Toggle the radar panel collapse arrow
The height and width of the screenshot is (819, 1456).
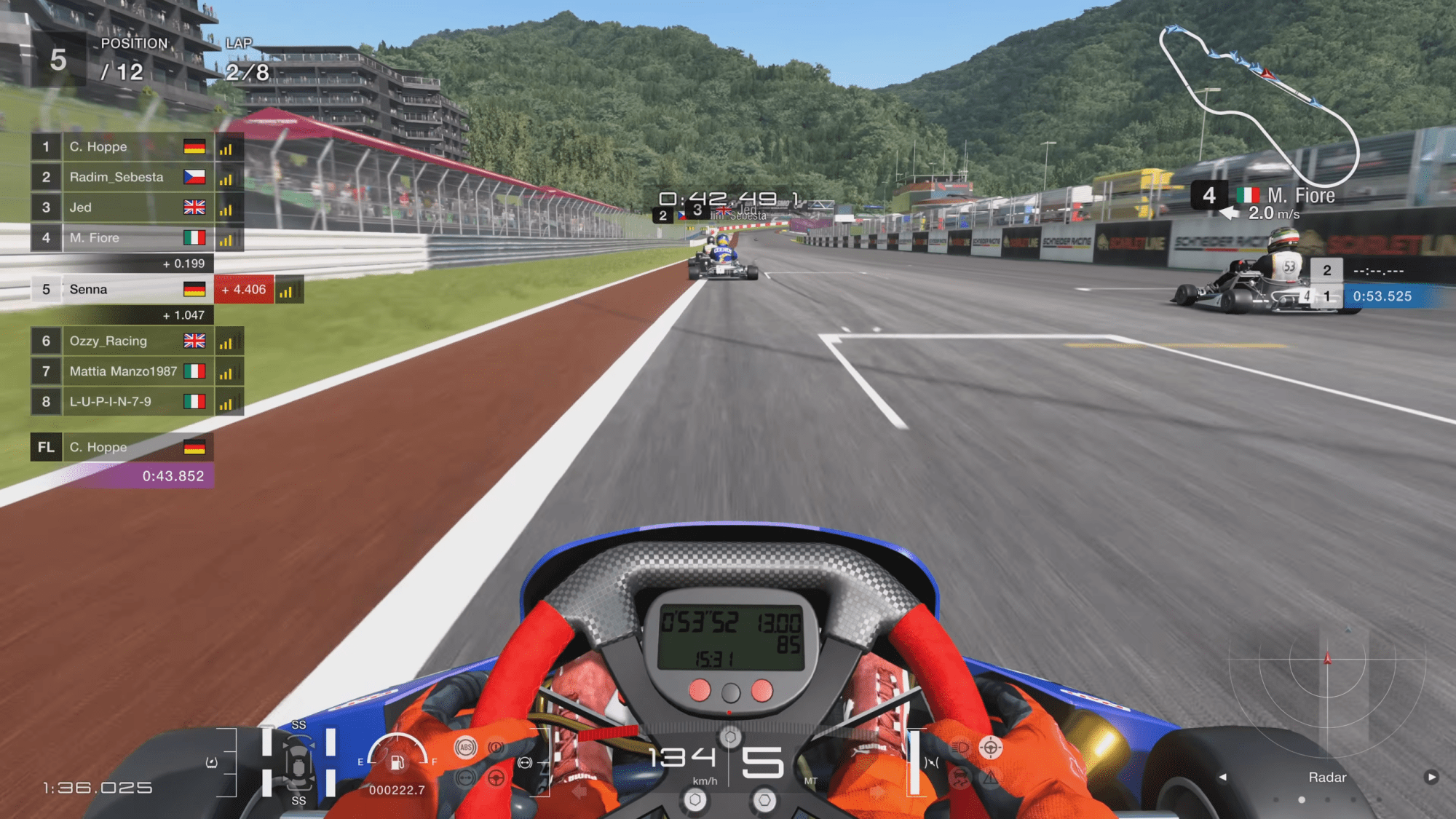point(1223,777)
